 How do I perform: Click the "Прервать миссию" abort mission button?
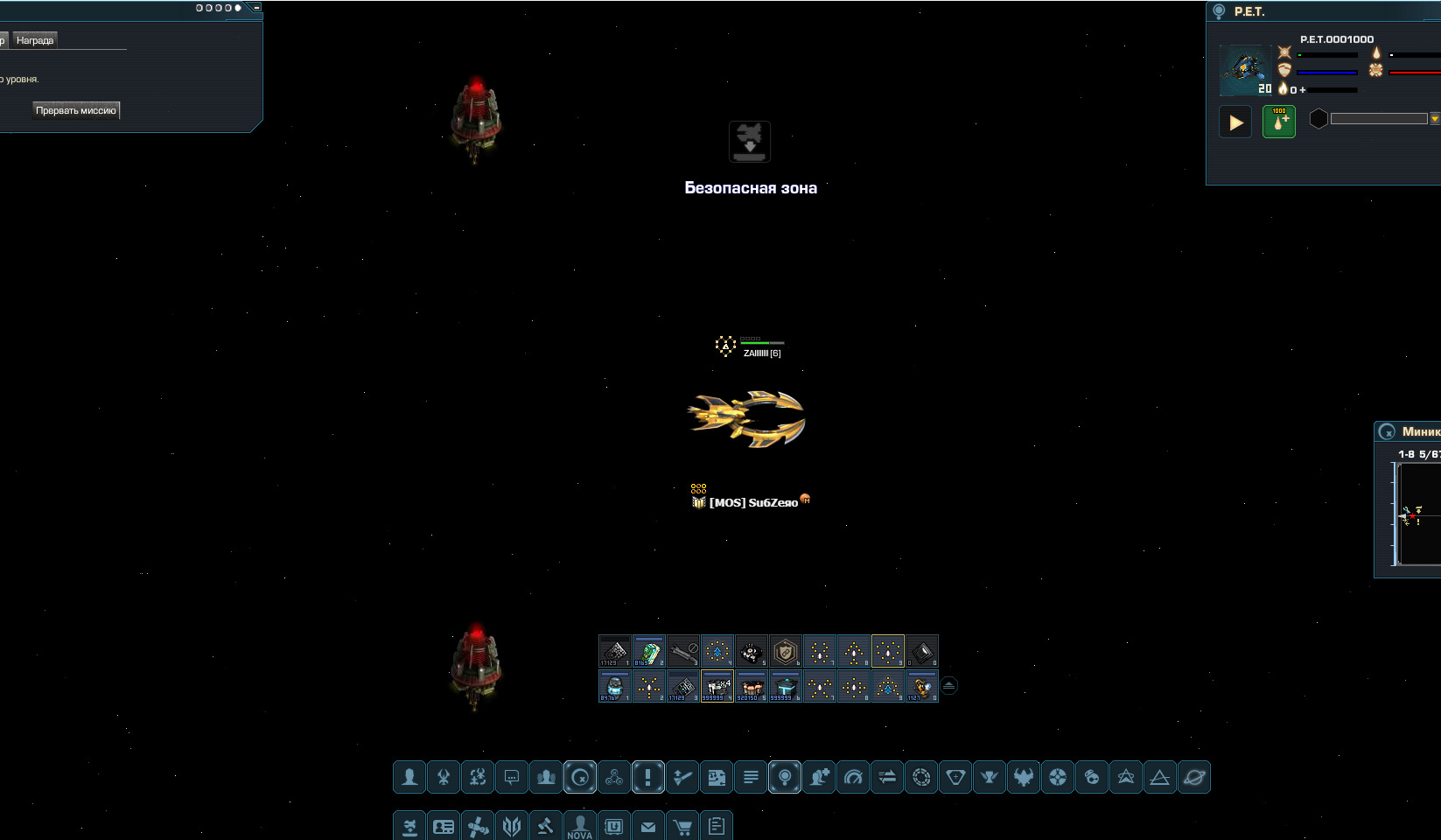(76, 110)
